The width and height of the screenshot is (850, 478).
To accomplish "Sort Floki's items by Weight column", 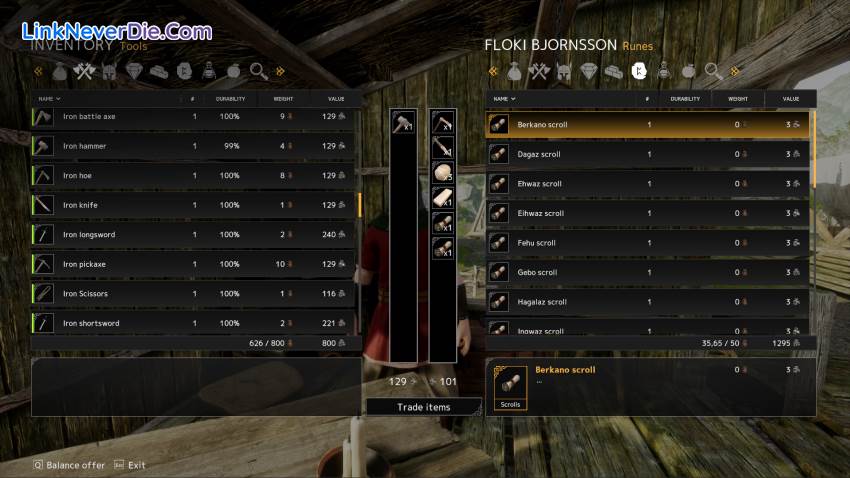I will [x=738, y=99].
